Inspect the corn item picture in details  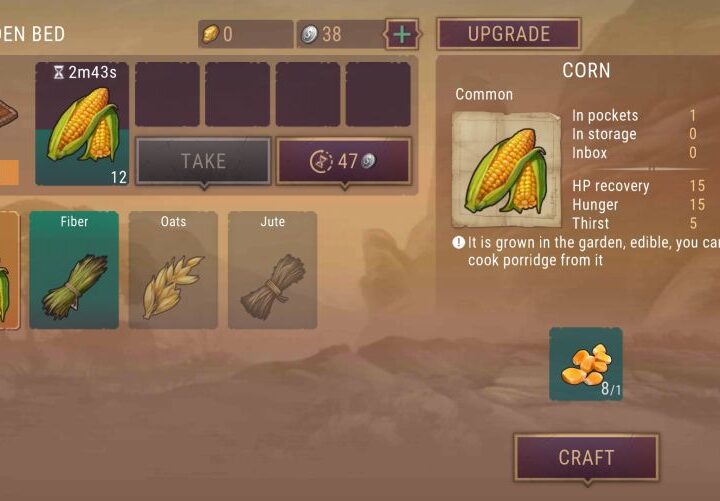pyautogui.click(x=506, y=169)
